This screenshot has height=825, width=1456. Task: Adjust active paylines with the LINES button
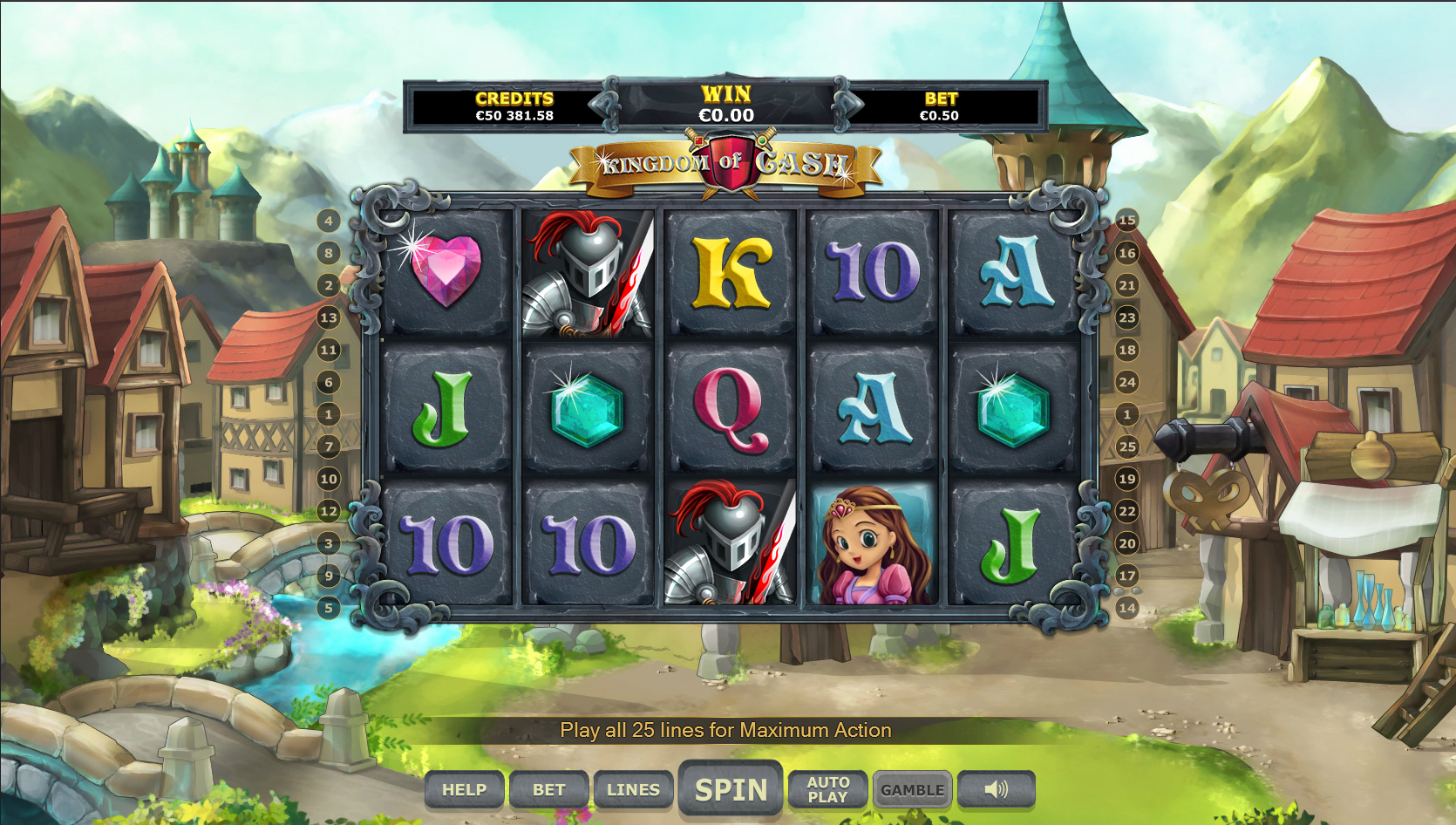click(633, 790)
